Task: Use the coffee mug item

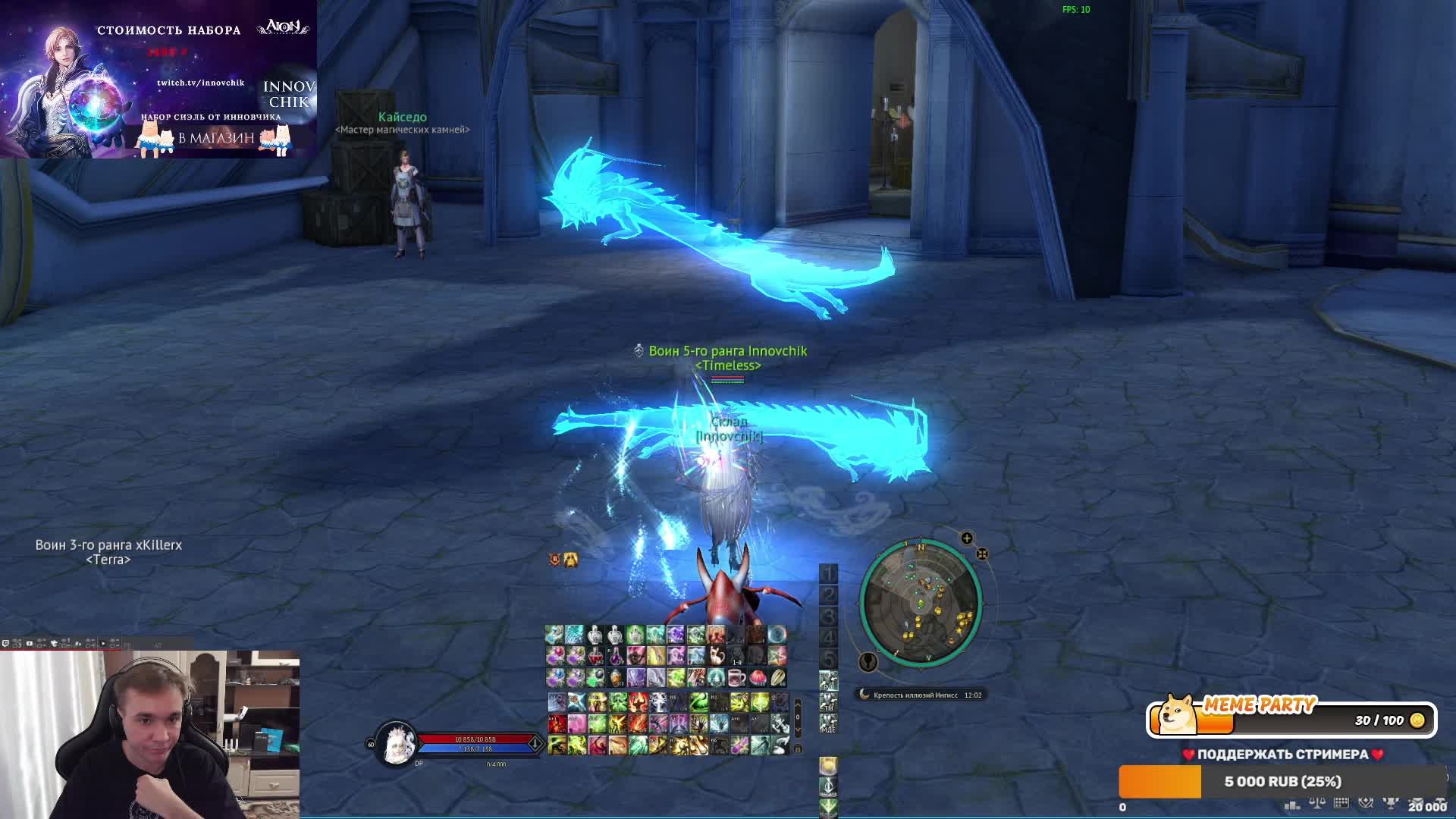Action: [736, 677]
